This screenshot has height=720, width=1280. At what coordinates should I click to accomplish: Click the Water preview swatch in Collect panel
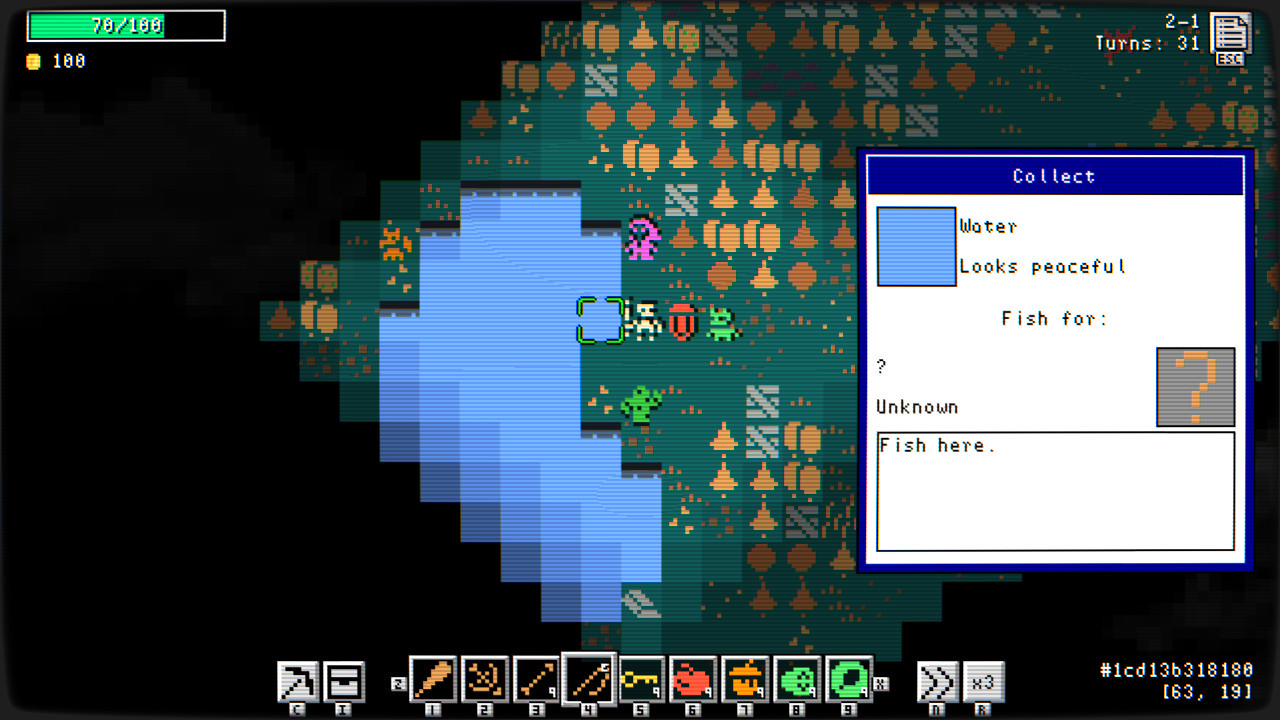point(916,246)
